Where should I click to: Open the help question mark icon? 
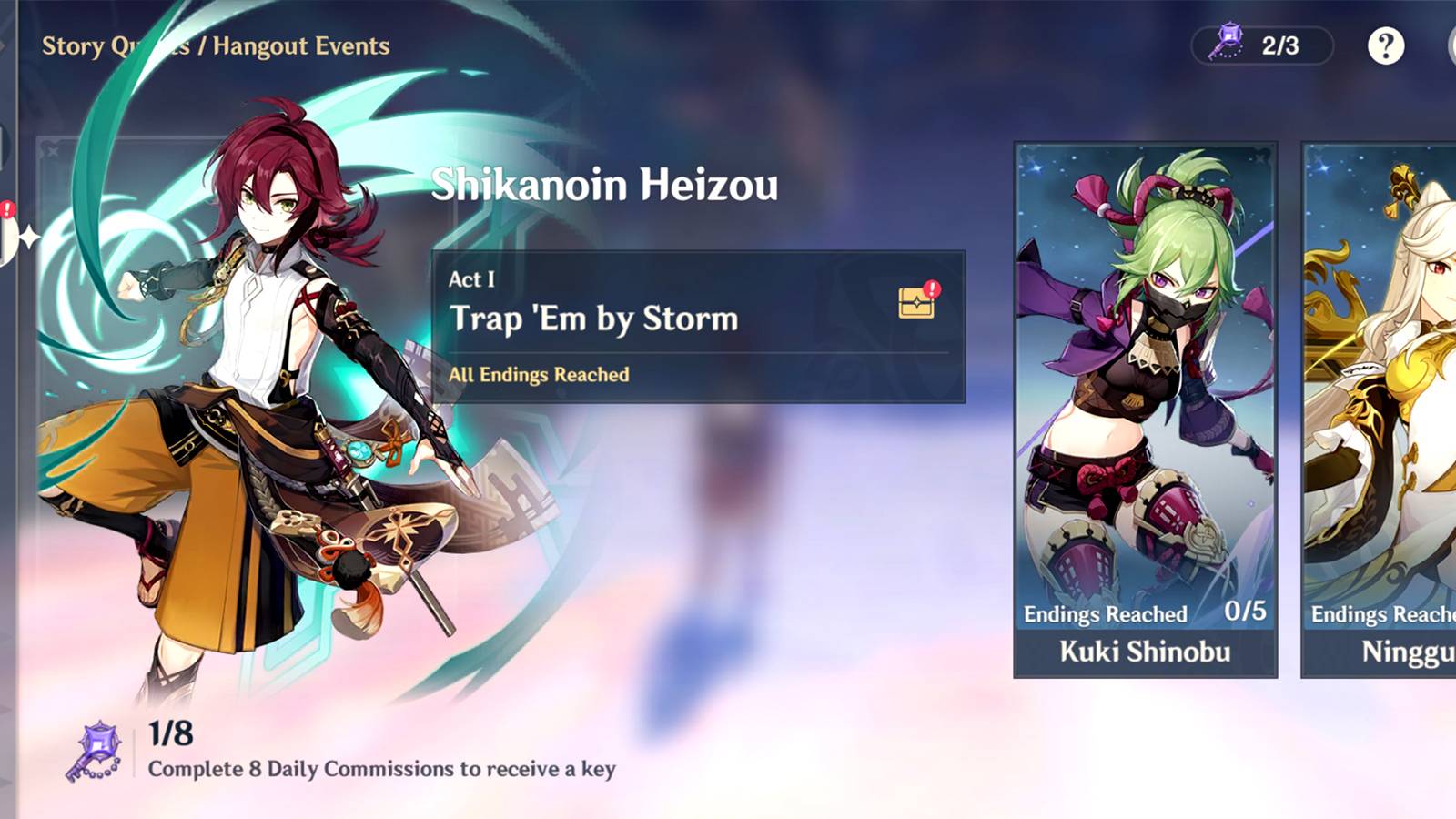pyautogui.click(x=1387, y=46)
